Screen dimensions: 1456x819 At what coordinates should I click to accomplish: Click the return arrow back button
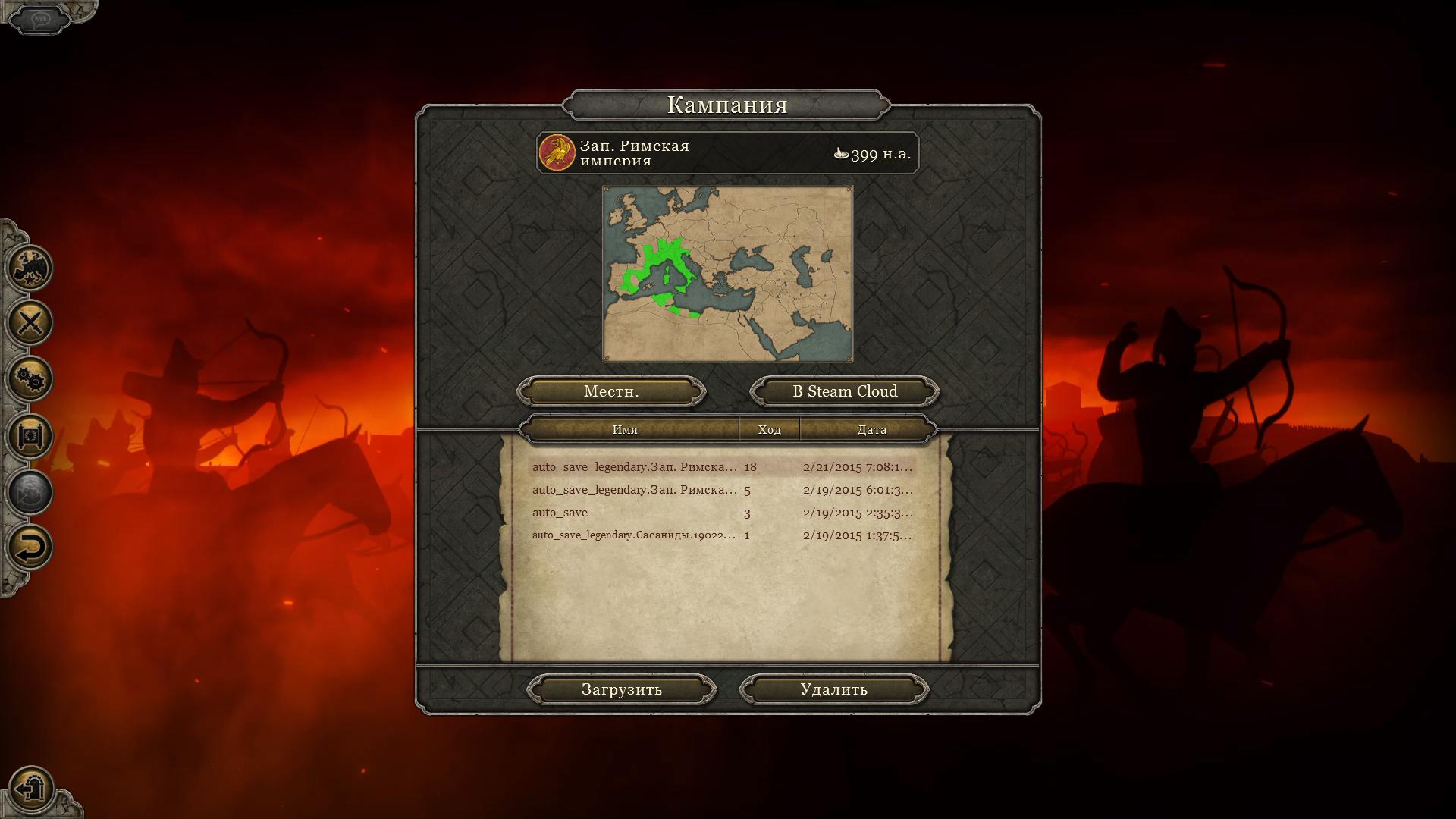pos(30,548)
